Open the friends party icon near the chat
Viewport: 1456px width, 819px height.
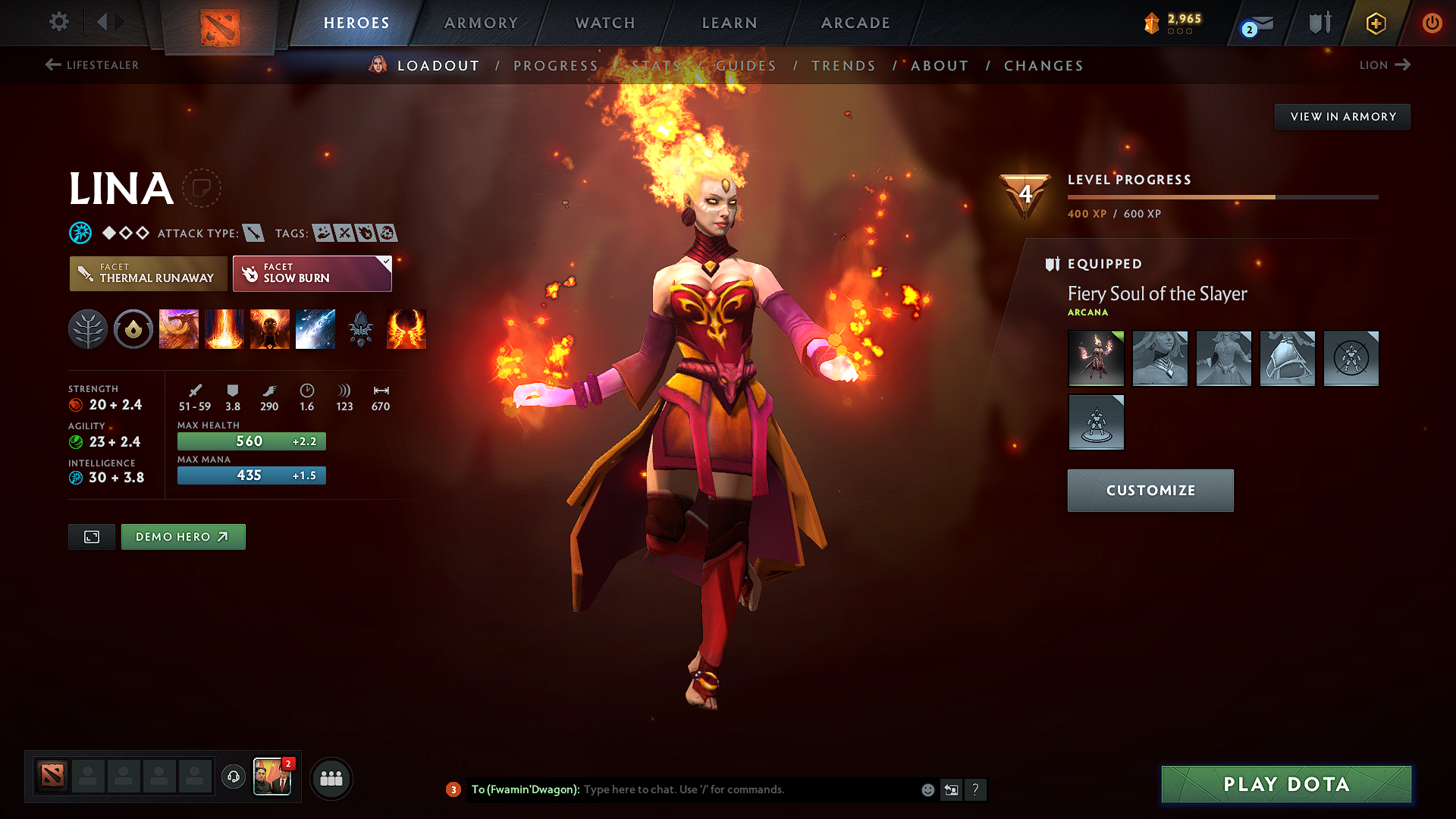tap(331, 778)
